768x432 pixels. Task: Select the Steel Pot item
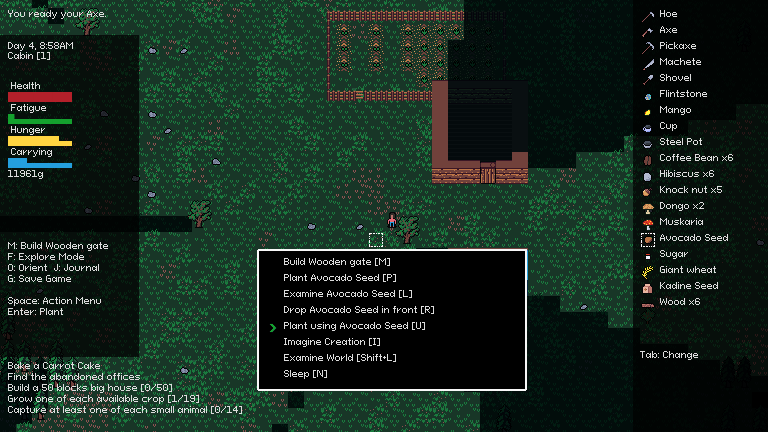pos(680,142)
